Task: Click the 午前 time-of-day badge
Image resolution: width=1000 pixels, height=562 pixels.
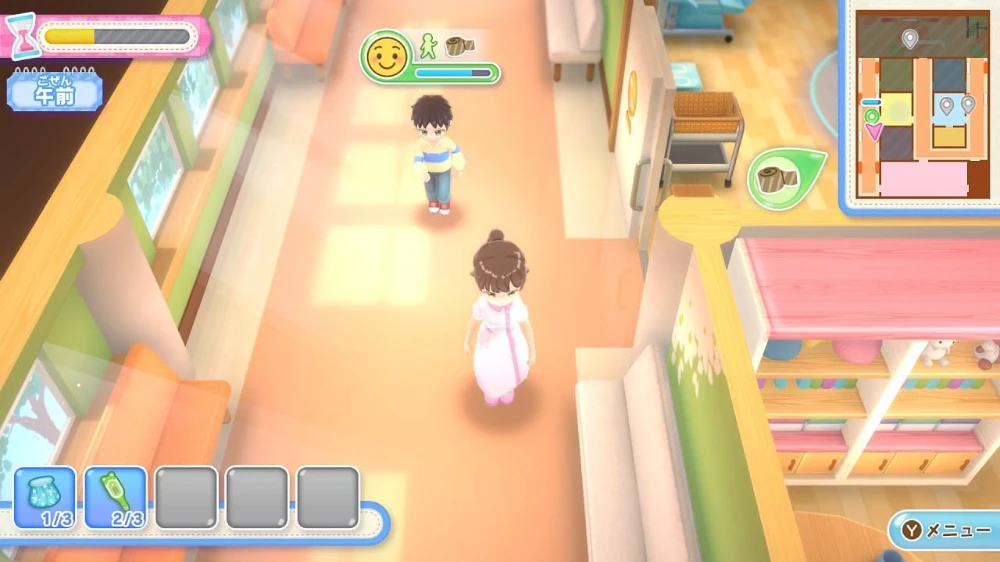Action: point(55,92)
